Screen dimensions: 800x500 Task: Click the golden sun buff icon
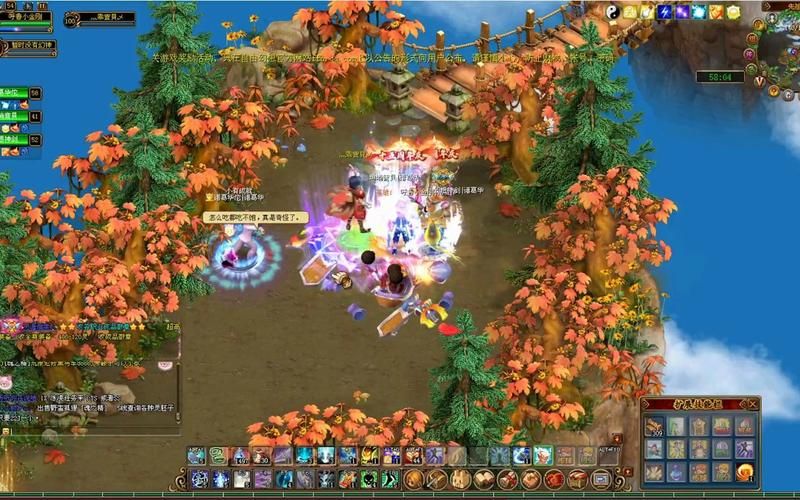[x=732, y=12]
